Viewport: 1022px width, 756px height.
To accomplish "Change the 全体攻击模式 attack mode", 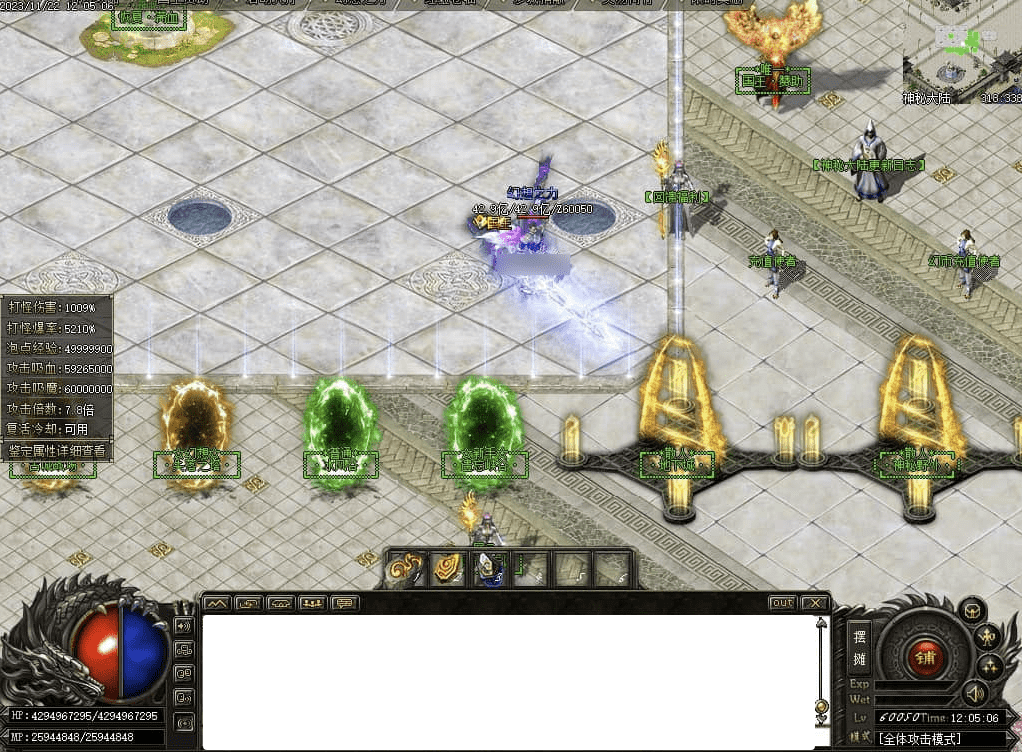I will pyautogui.click(x=920, y=739).
